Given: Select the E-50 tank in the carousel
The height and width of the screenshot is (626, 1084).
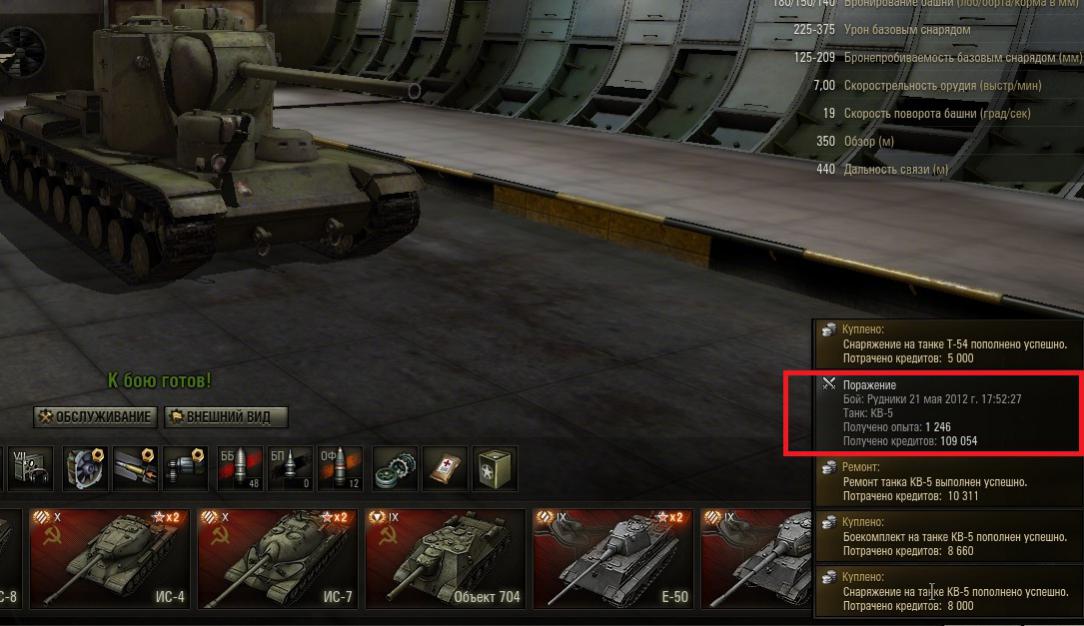Looking at the screenshot, I should click(612, 561).
